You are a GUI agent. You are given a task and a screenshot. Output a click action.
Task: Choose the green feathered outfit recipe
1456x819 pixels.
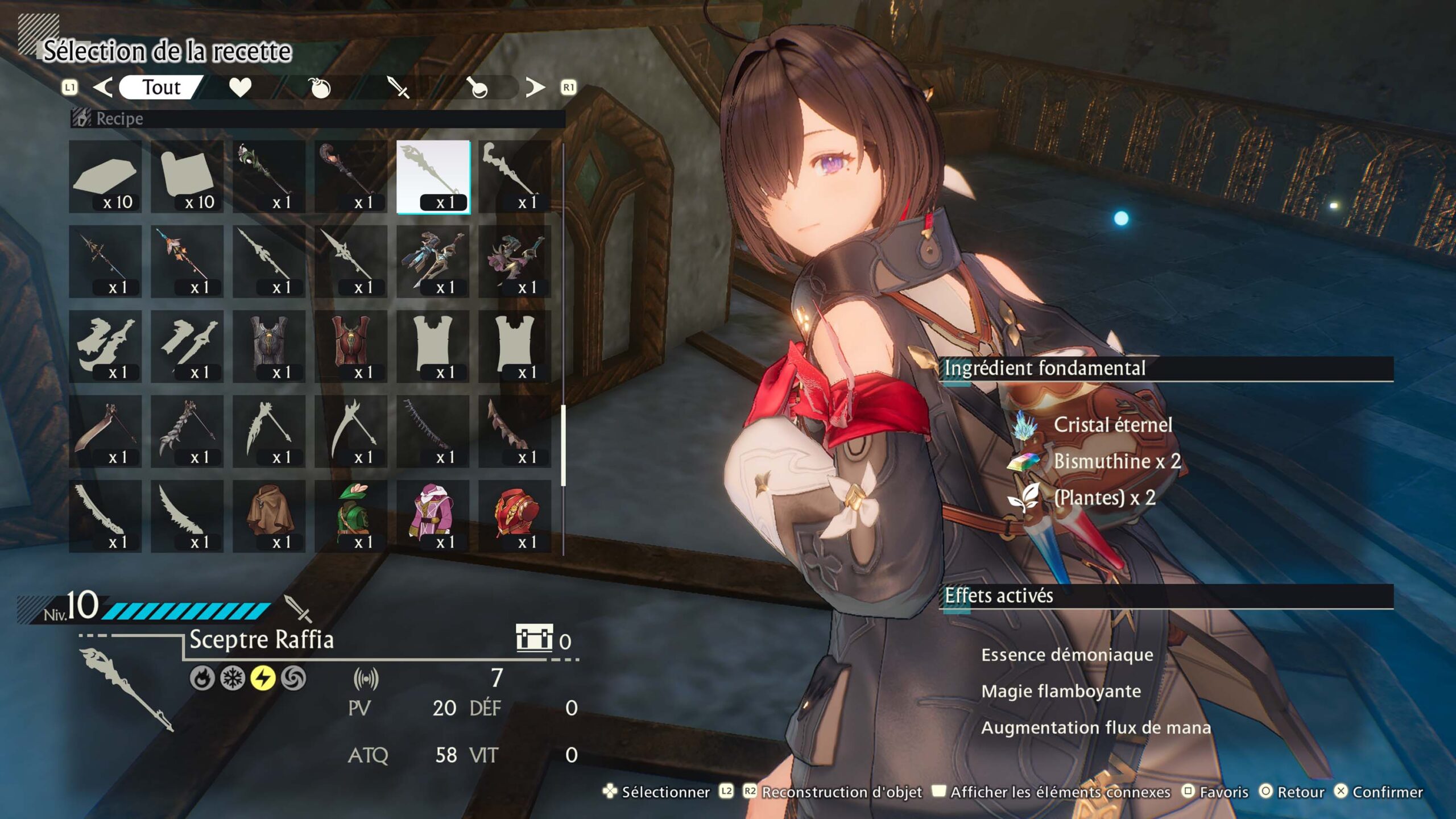click(351, 516)
